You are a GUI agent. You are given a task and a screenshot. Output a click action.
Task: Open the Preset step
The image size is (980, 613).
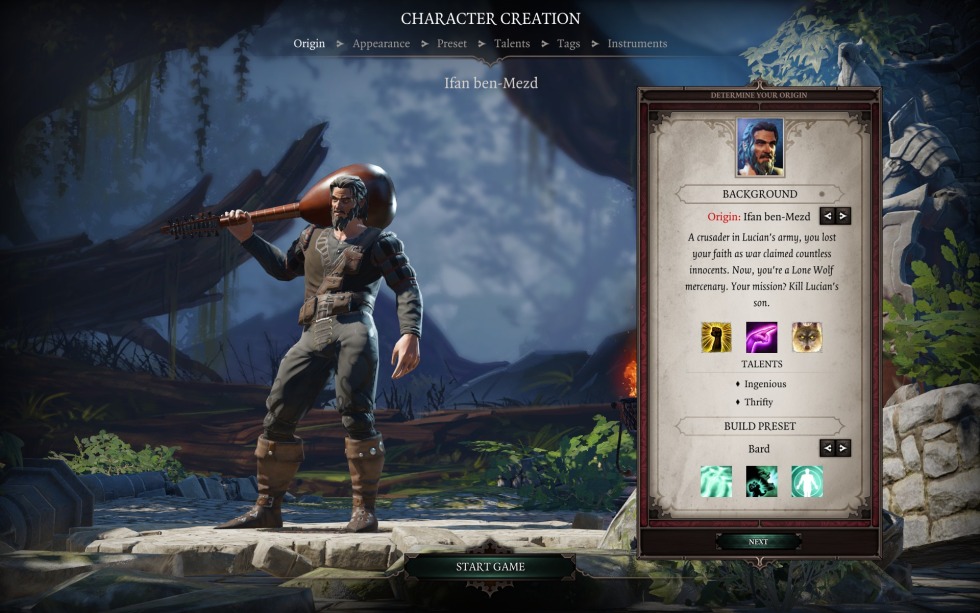[451, 44]
